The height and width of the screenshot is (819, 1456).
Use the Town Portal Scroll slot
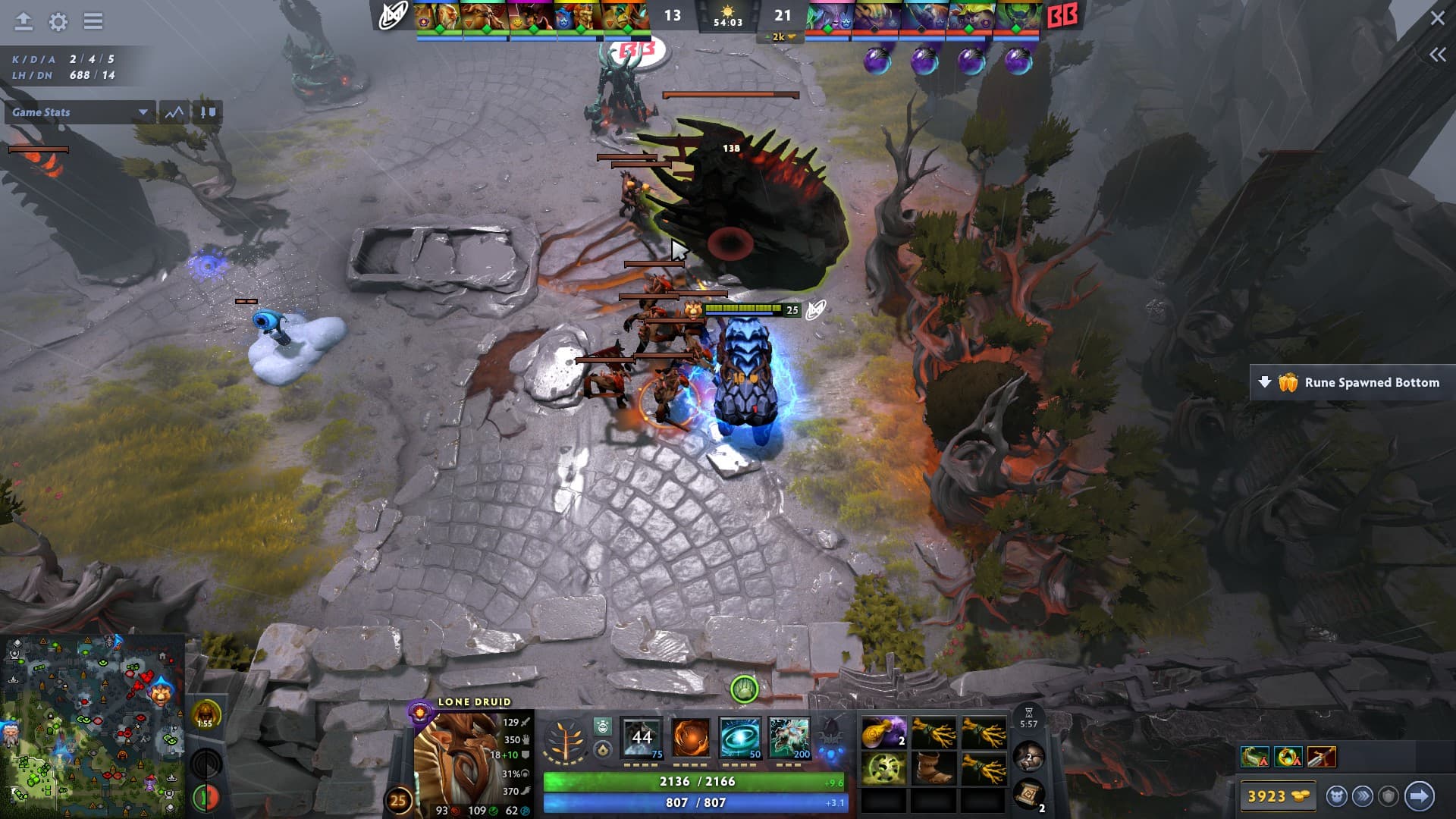point(1029,795)
